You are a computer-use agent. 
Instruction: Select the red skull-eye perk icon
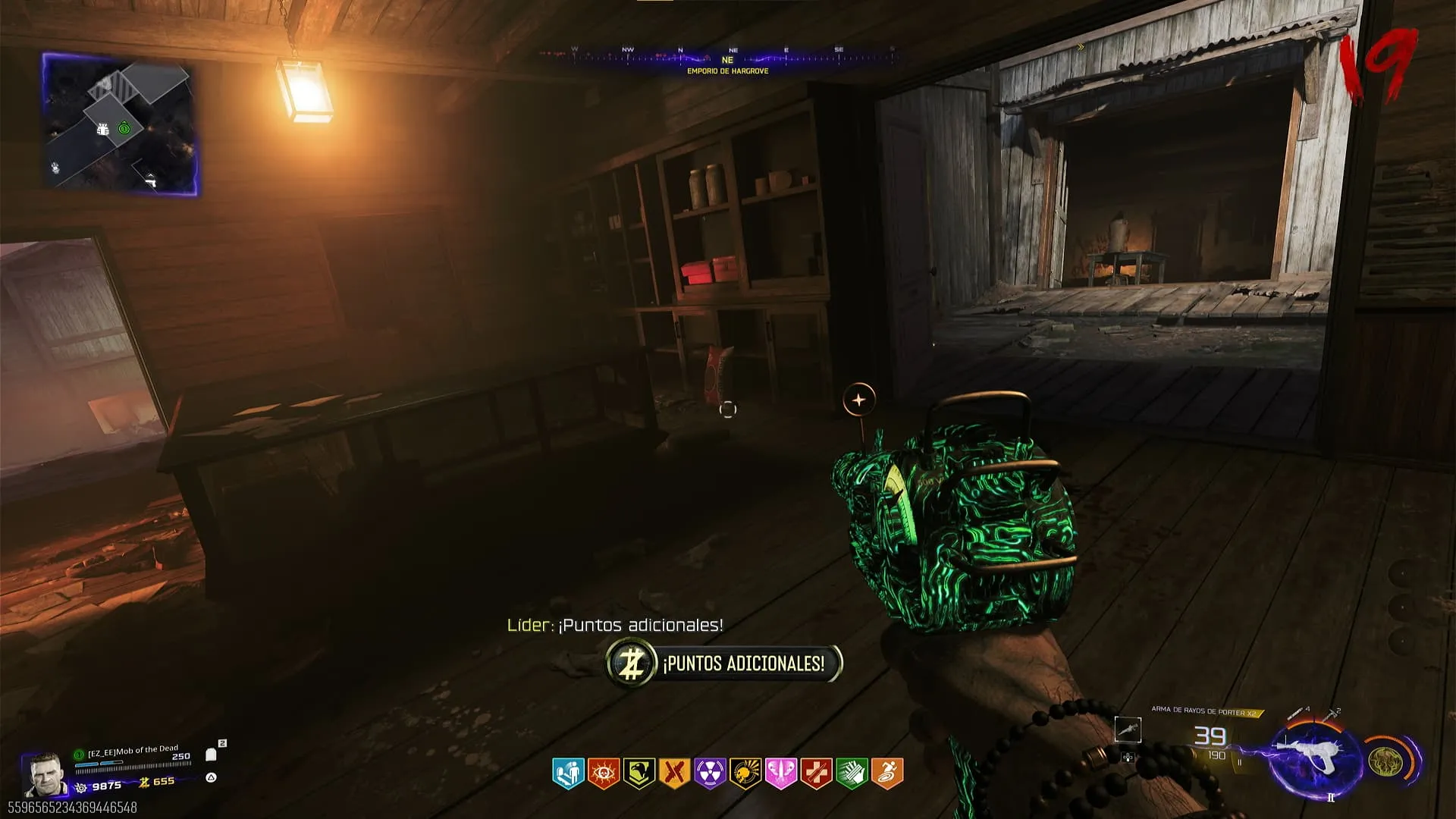pos(604,773)
